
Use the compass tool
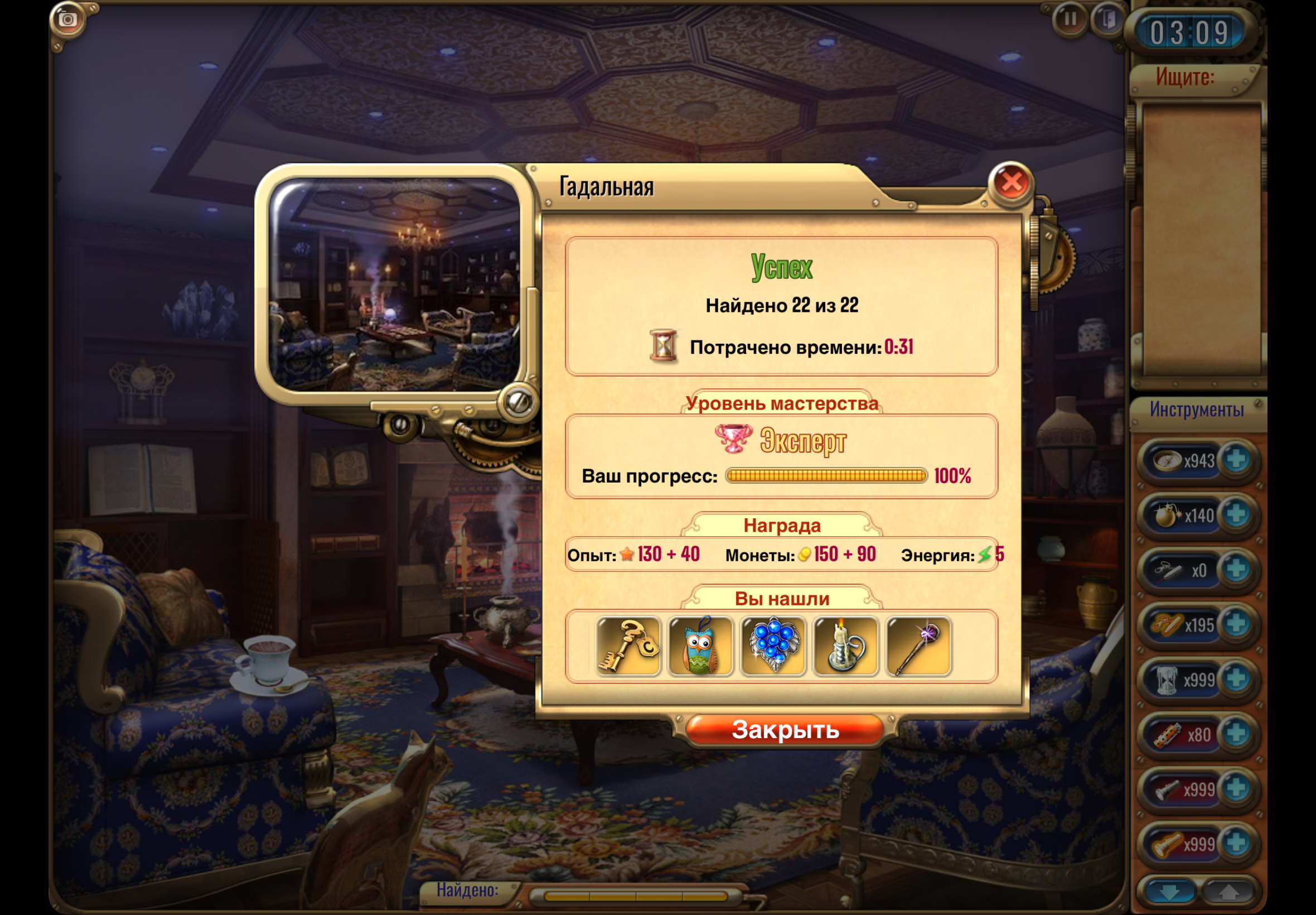tap(1167, 460)
